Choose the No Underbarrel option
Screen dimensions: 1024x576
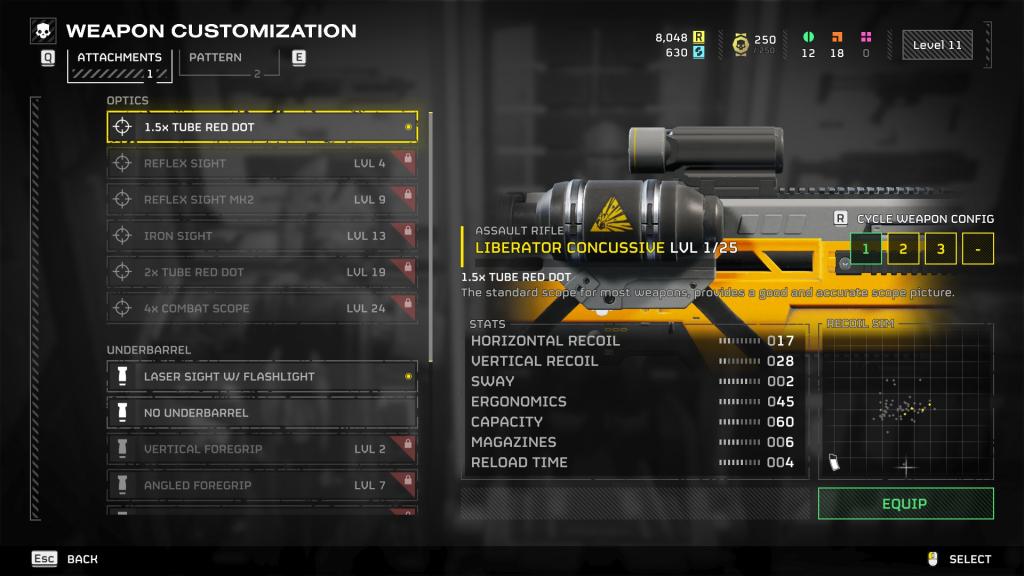(262, 412)
